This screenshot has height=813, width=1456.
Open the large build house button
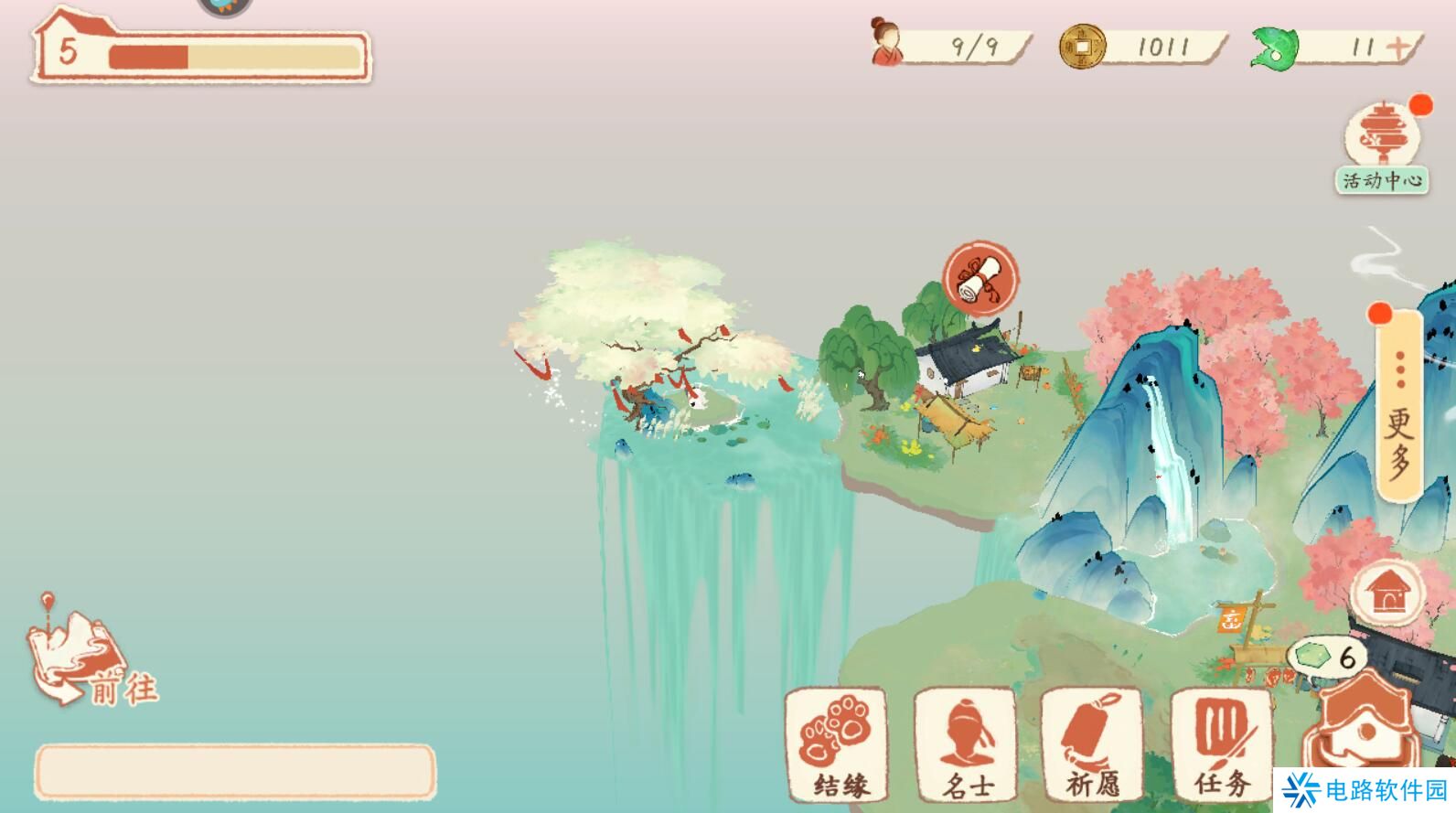(x=1365, y=732)
